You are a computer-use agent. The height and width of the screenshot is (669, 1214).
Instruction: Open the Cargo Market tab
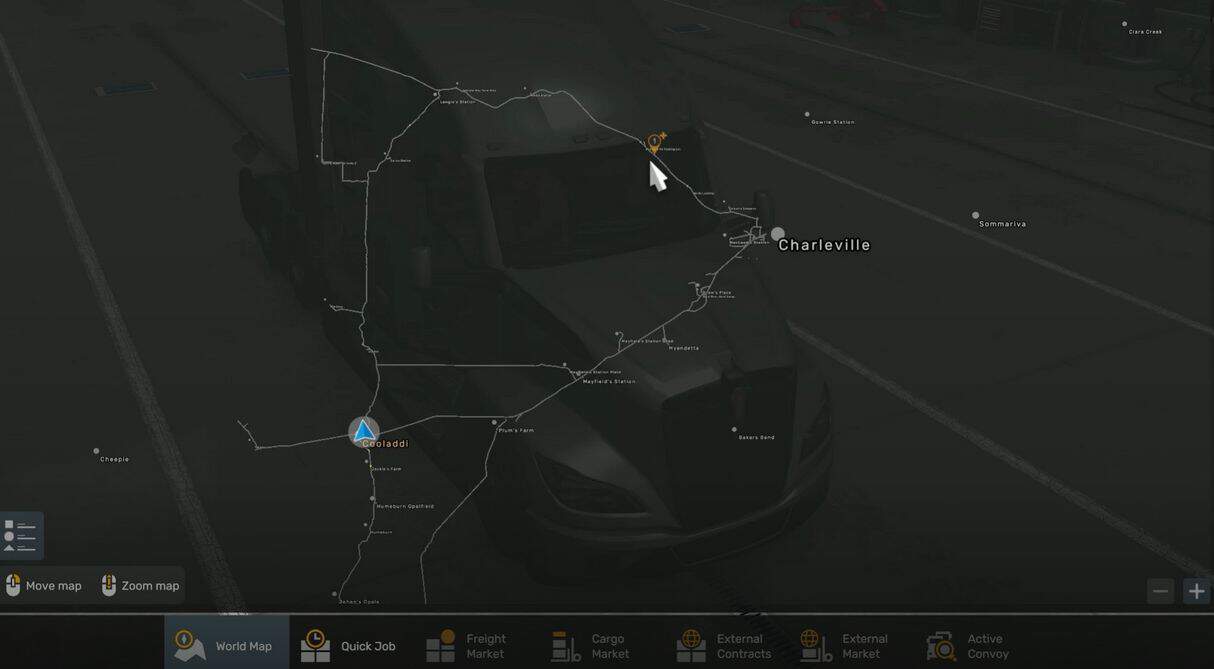point(592,645)
